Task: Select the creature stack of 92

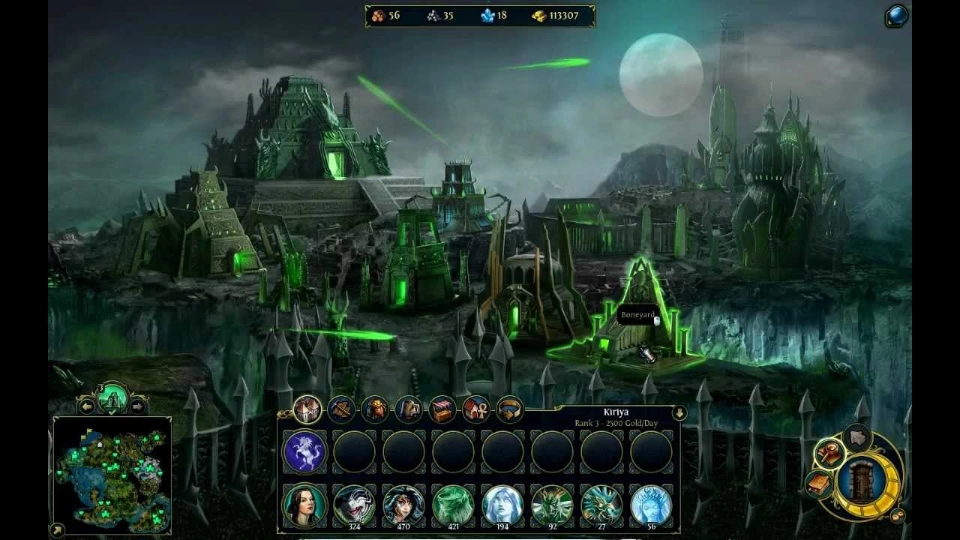Action: click(x=552, y=504)
